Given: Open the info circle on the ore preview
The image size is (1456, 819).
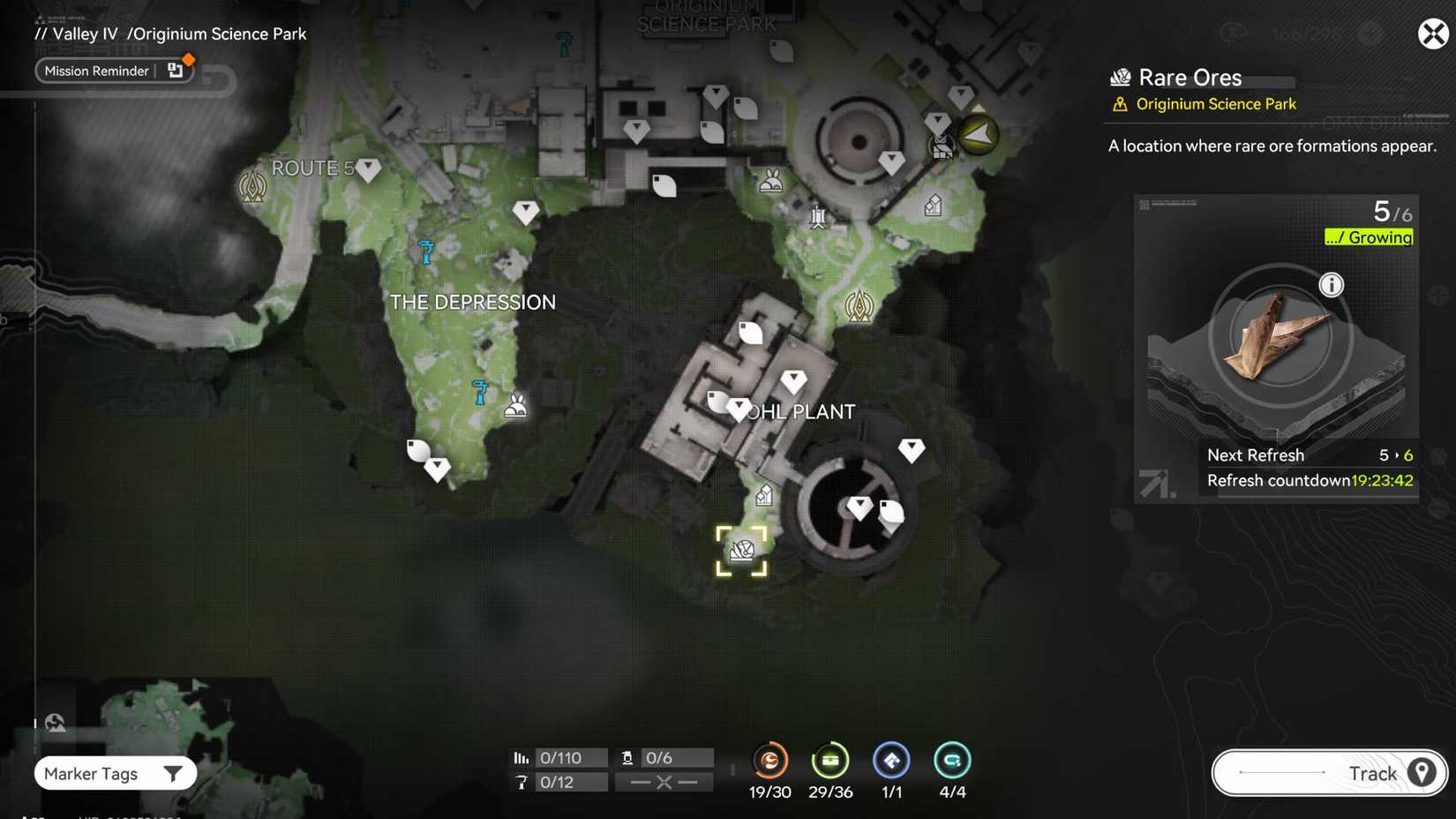Looking at the screenshot, I should pyautogui.click(x=1332, y=285).
